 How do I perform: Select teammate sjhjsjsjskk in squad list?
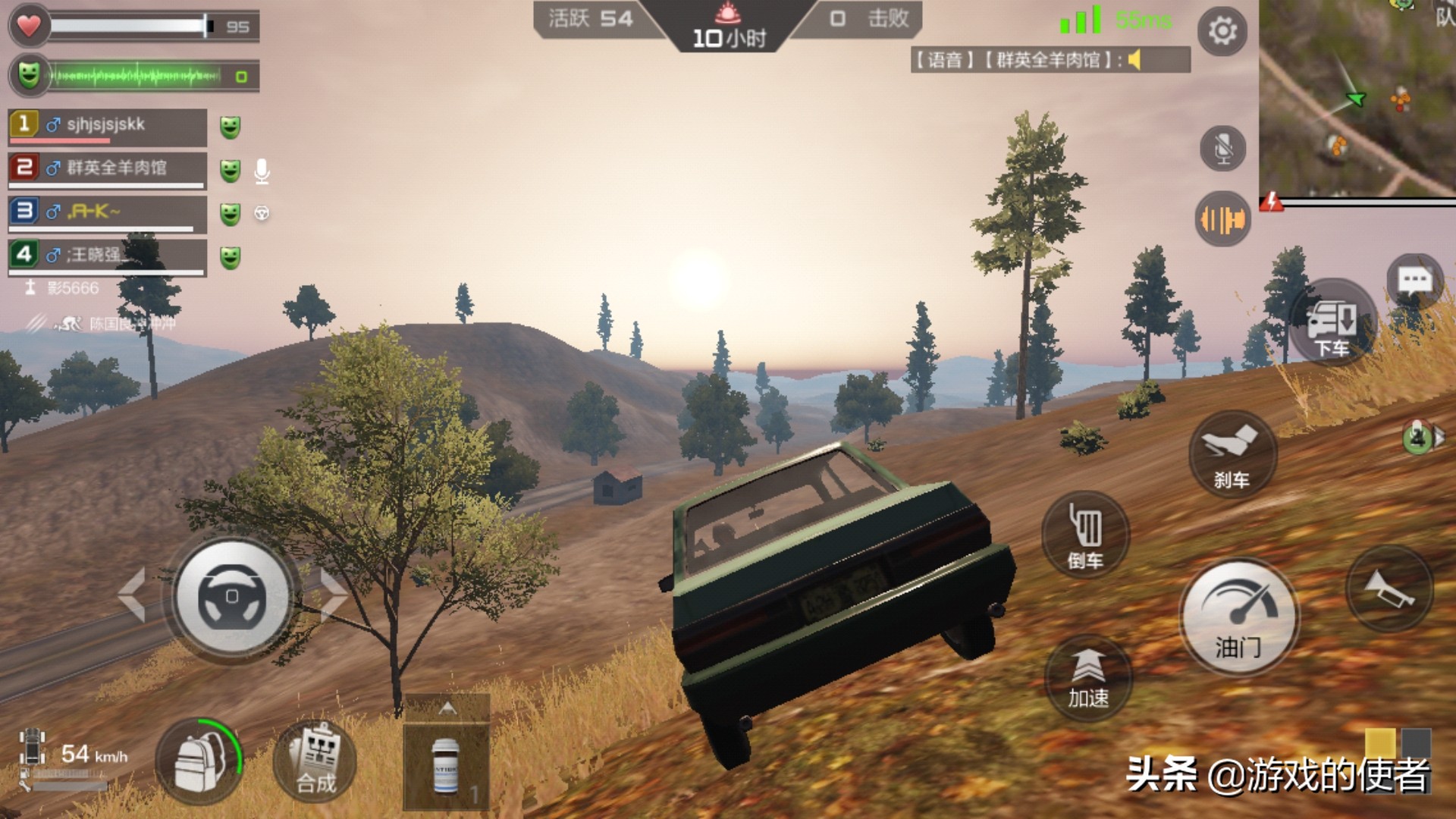(x=108, y=126)
